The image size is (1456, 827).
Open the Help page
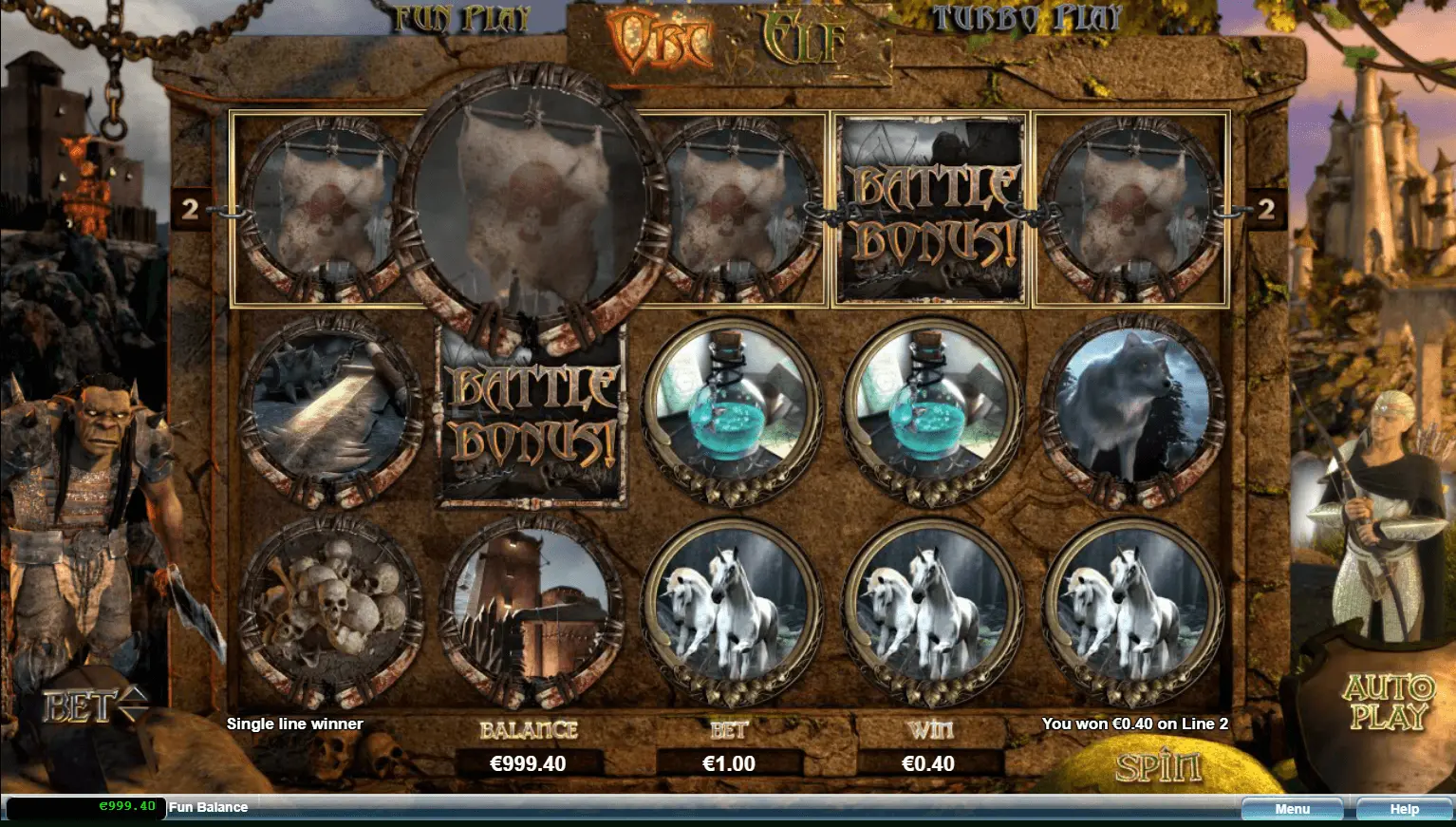pos(1404,809)
